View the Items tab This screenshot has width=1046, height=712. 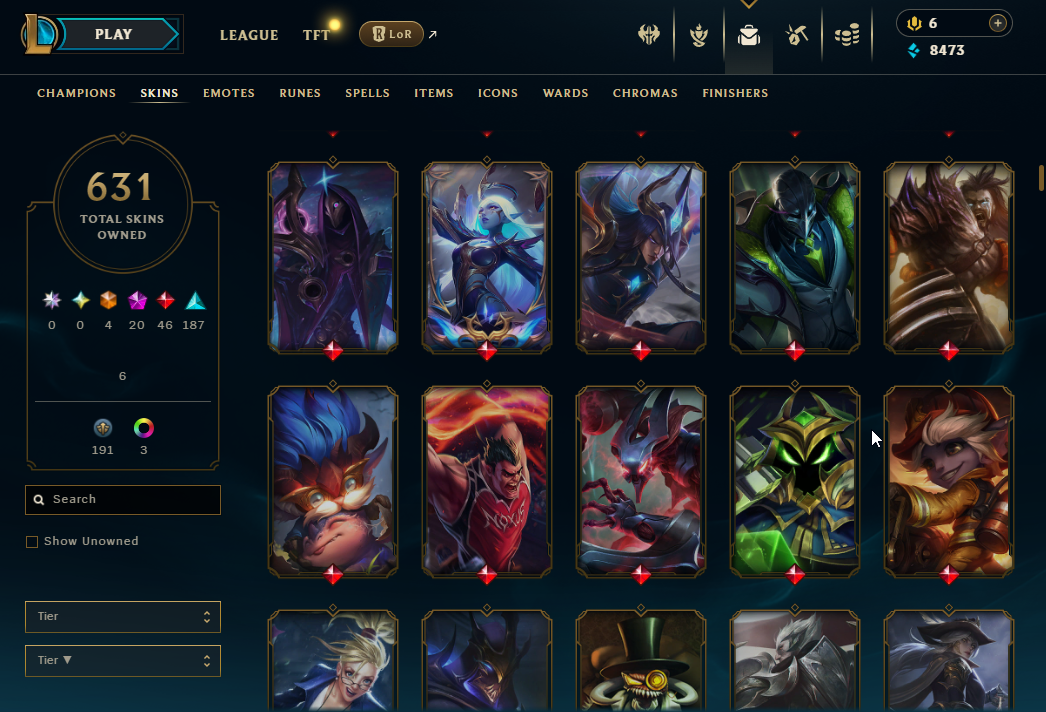click(434, 93)
